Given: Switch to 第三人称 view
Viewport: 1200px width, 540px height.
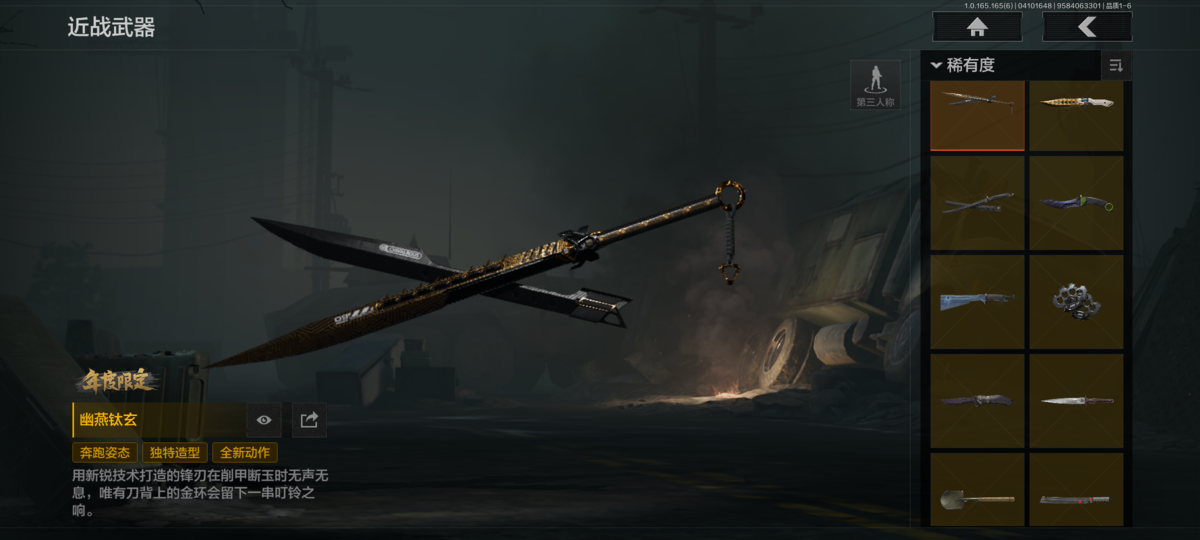Looking at the screenshot, I should click(875, 85).
